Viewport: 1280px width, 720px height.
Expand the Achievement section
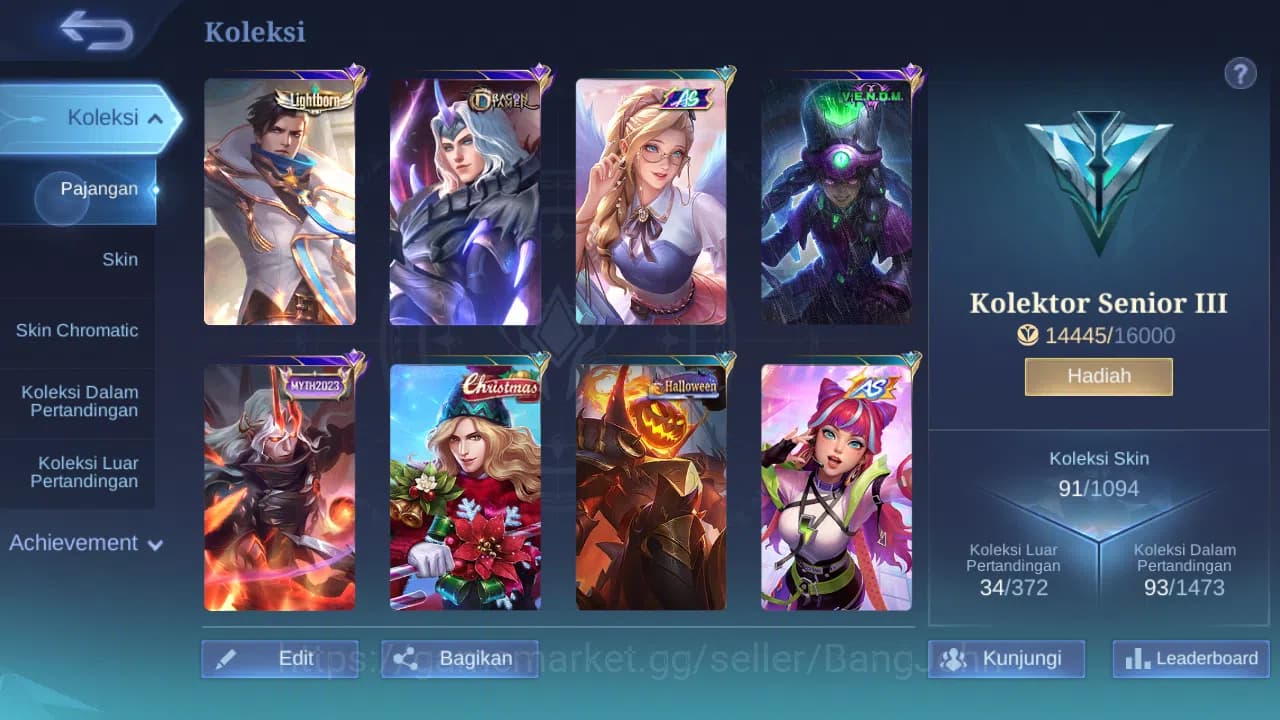click(85, 543)
